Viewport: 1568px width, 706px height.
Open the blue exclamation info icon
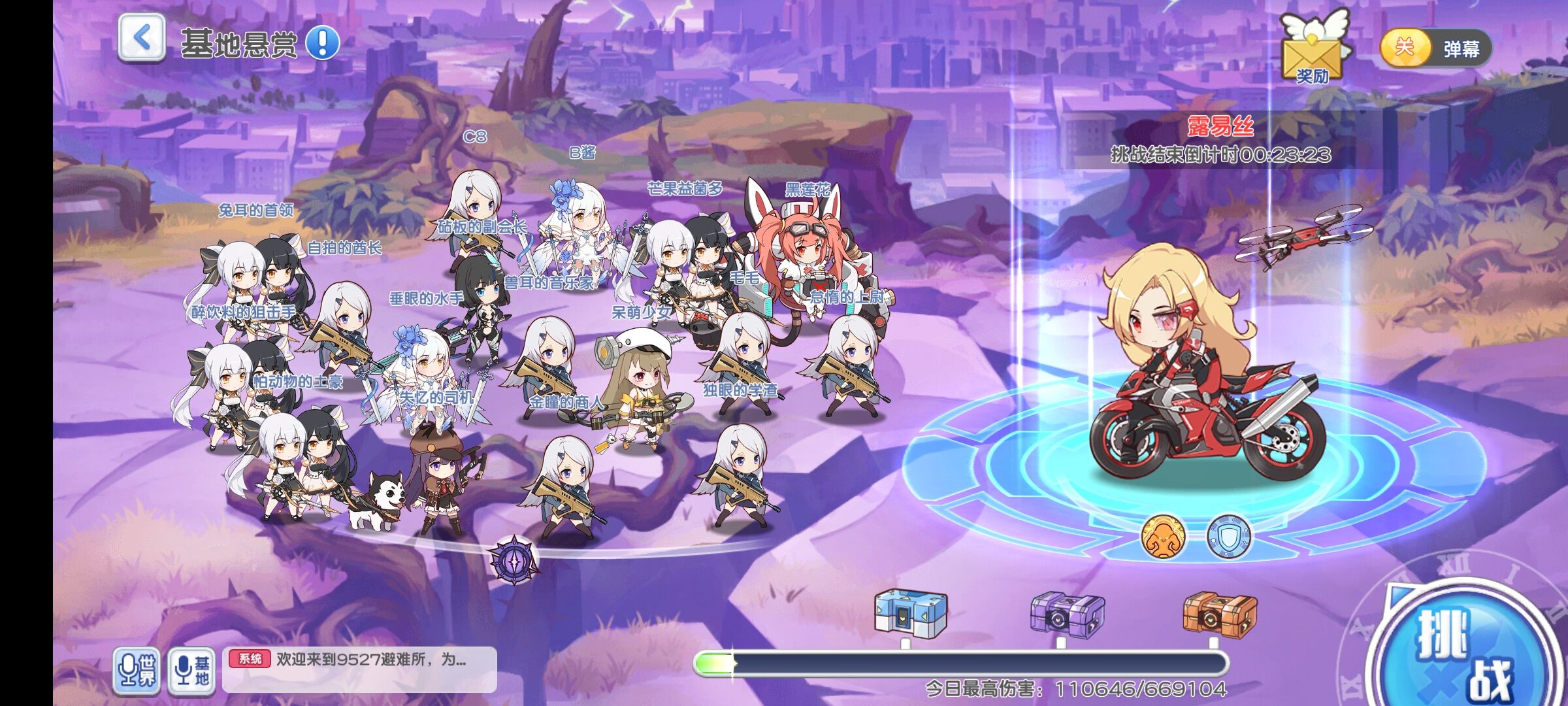[323, 43]
